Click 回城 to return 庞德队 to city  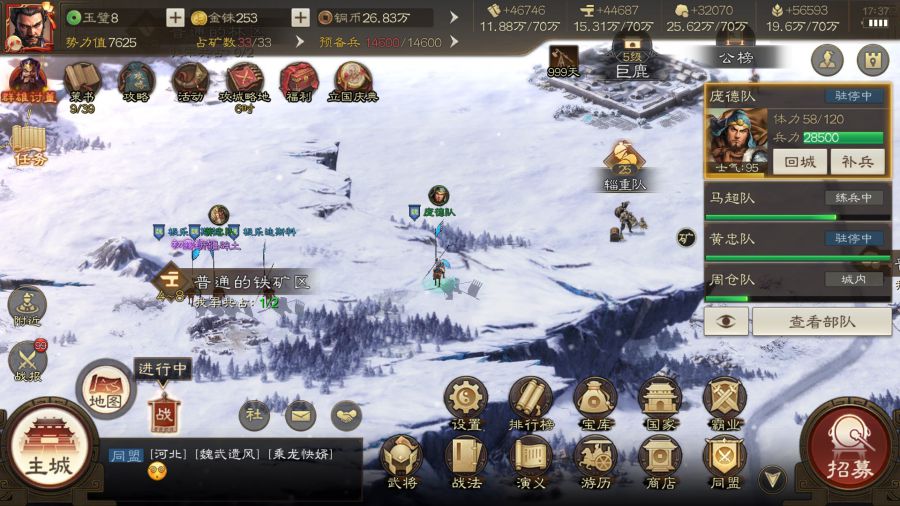click(799, 162)
